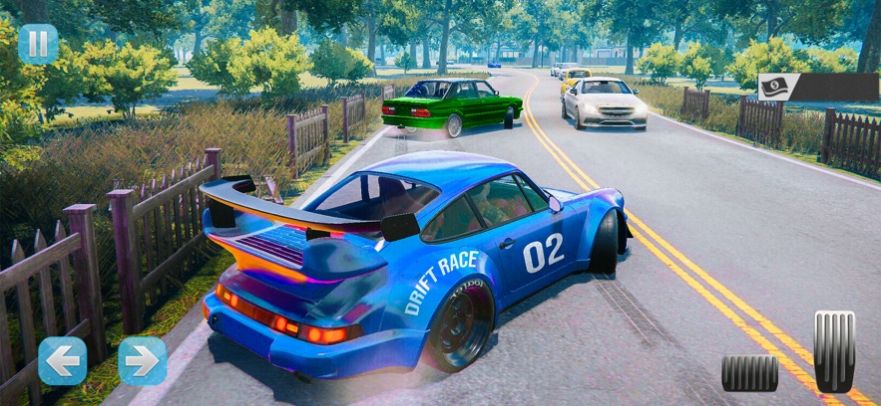Pause the game with the pause button
The image size is (881, 406).
coord(38,44)
